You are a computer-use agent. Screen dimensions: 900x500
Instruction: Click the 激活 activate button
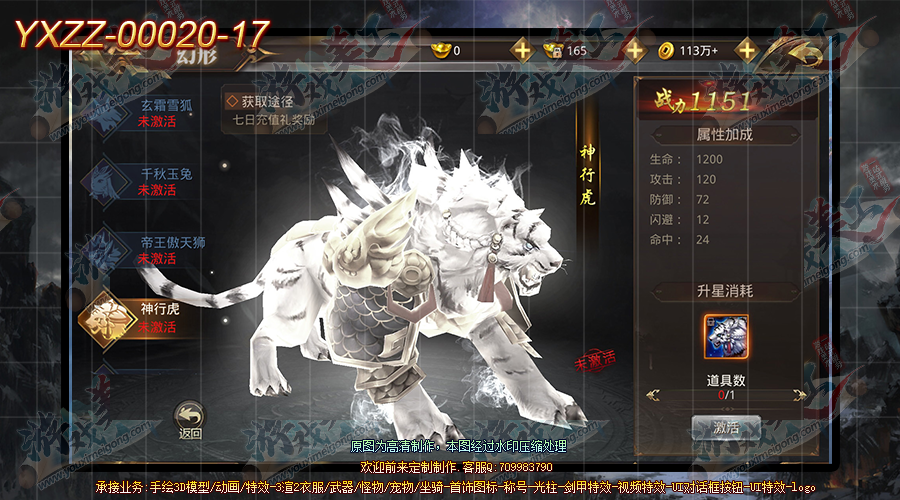[x=725, y=427]
